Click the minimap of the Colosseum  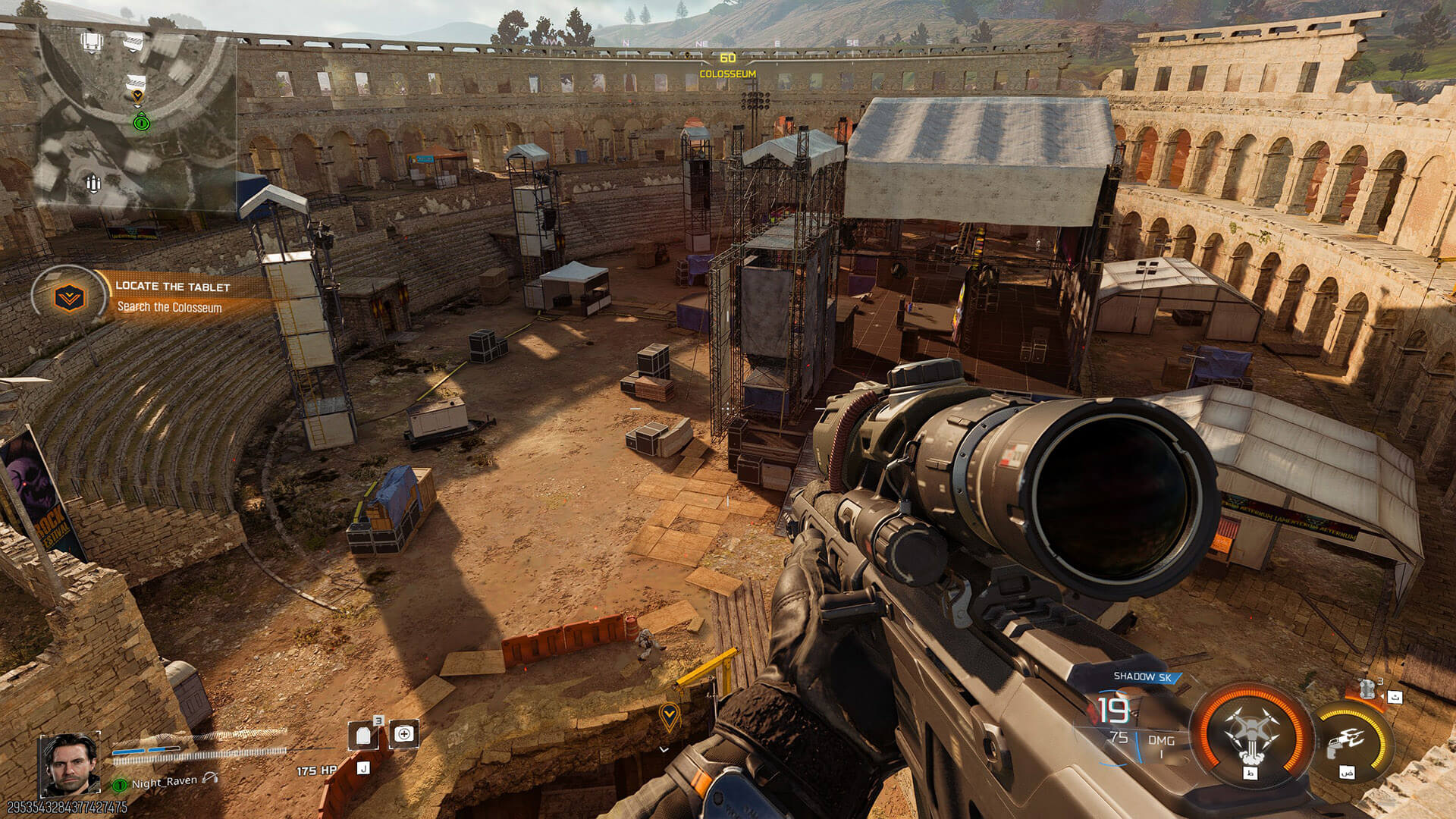click(x=136, y=114)
